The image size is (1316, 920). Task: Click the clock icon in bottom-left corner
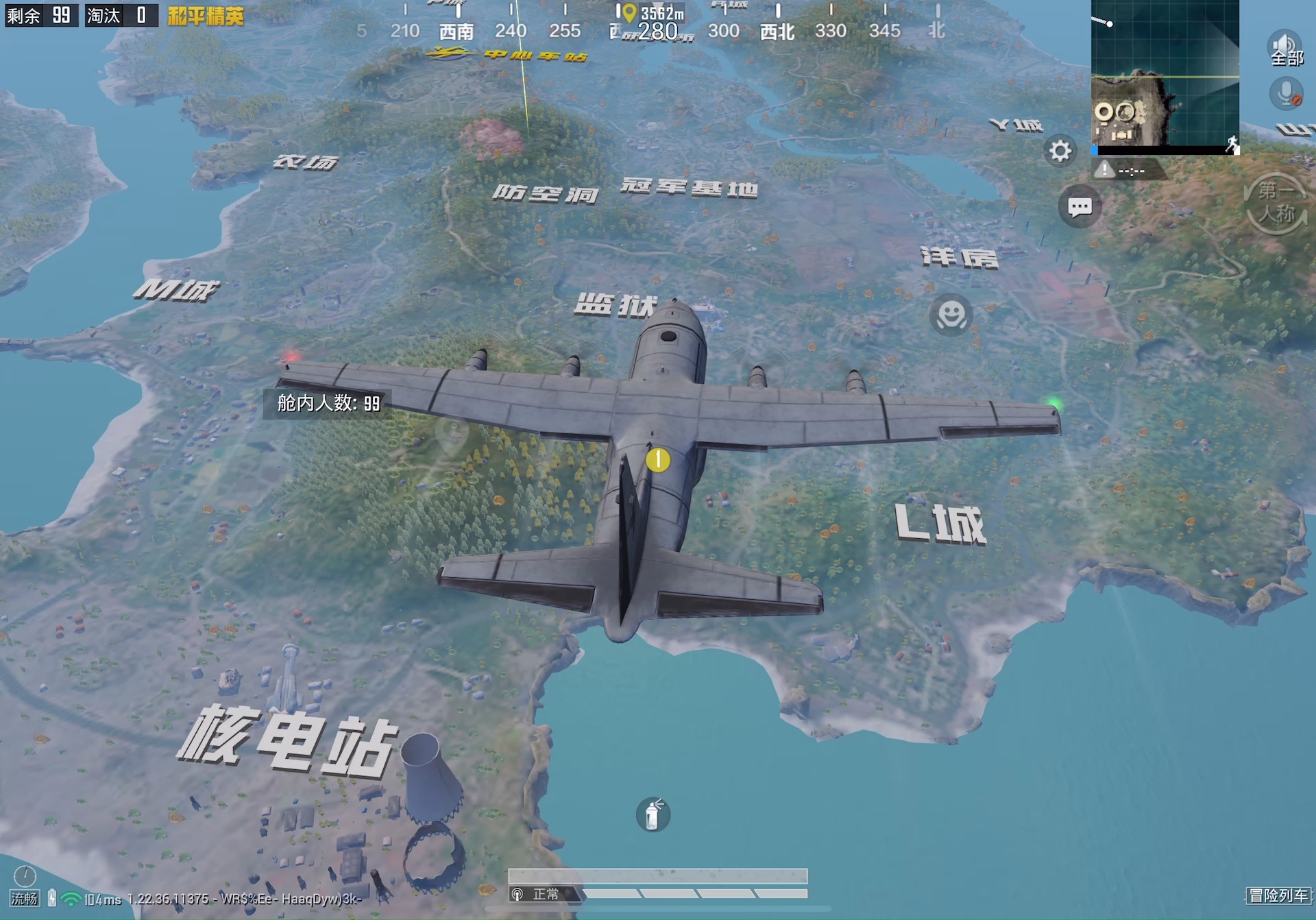25,875
